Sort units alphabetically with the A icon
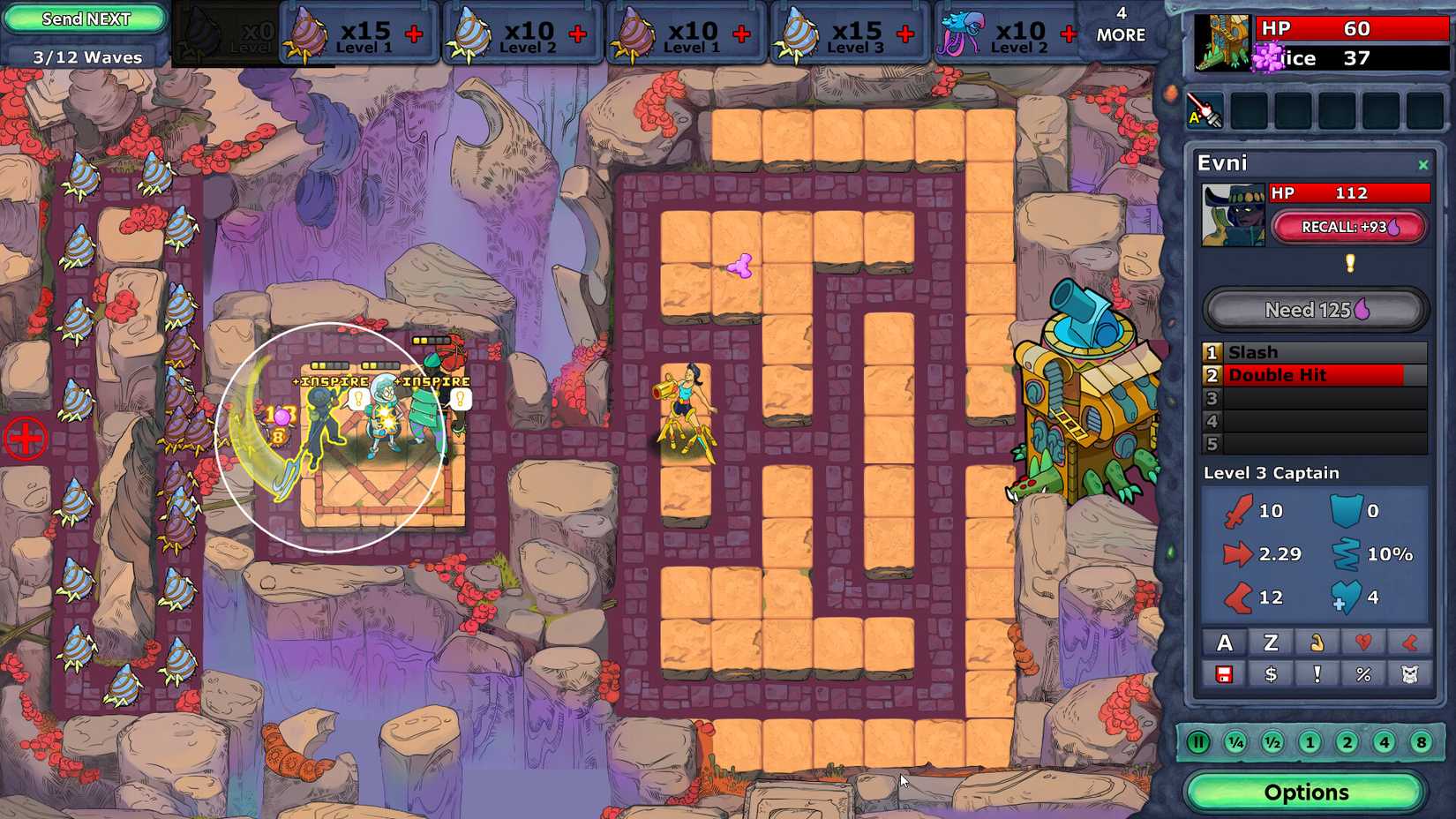Screen dimensions: 1456x819 tap(1224, 642)
